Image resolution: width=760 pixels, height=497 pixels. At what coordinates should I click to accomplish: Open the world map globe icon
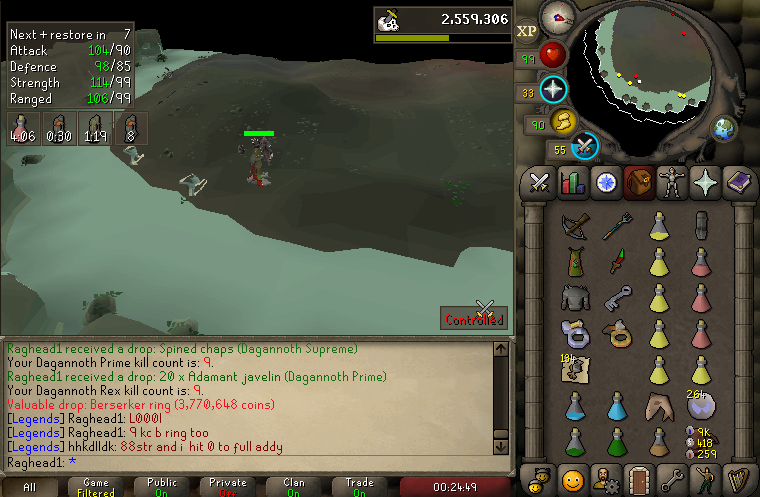[x=723, y=128]
